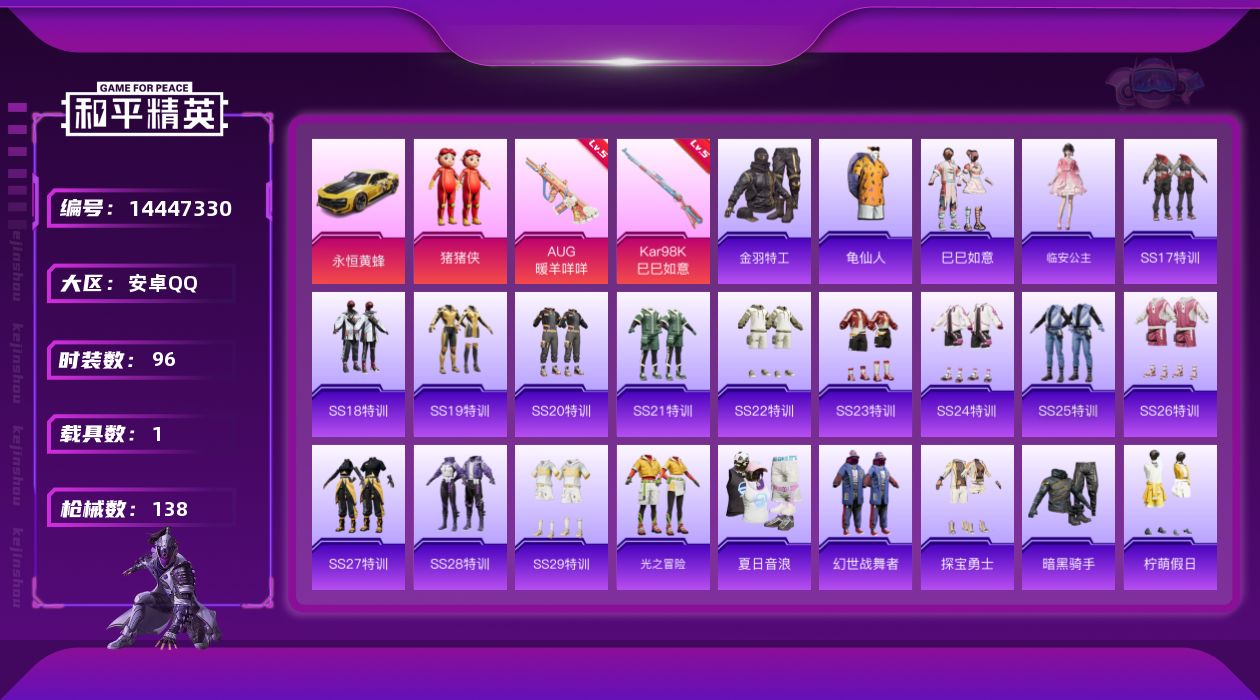This screenshot has width=1260, height=700.
Task: Choose the SS18特训 outfit card
Action: point(358,364)
